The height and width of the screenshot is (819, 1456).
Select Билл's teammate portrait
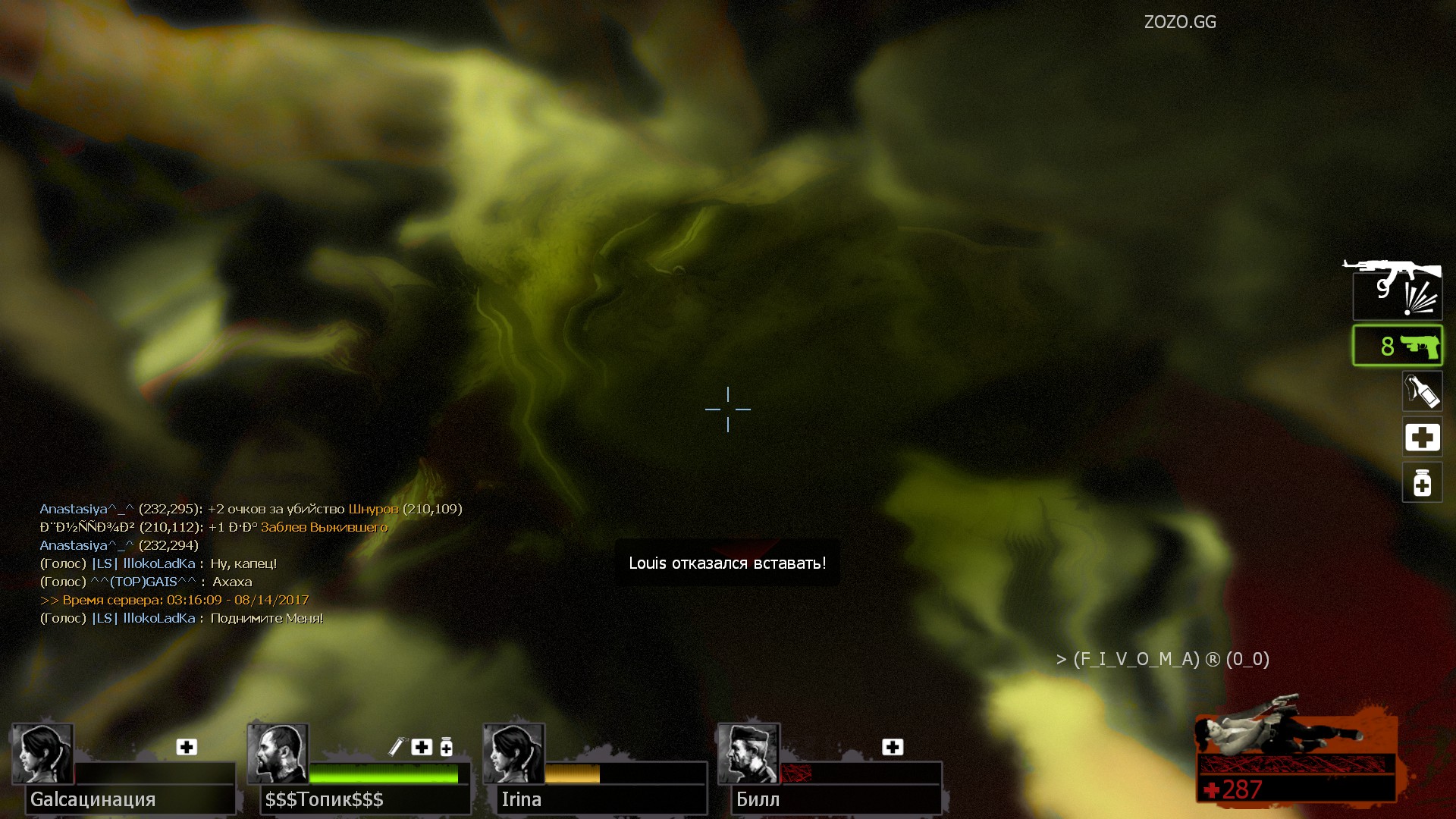coord(748,753)
